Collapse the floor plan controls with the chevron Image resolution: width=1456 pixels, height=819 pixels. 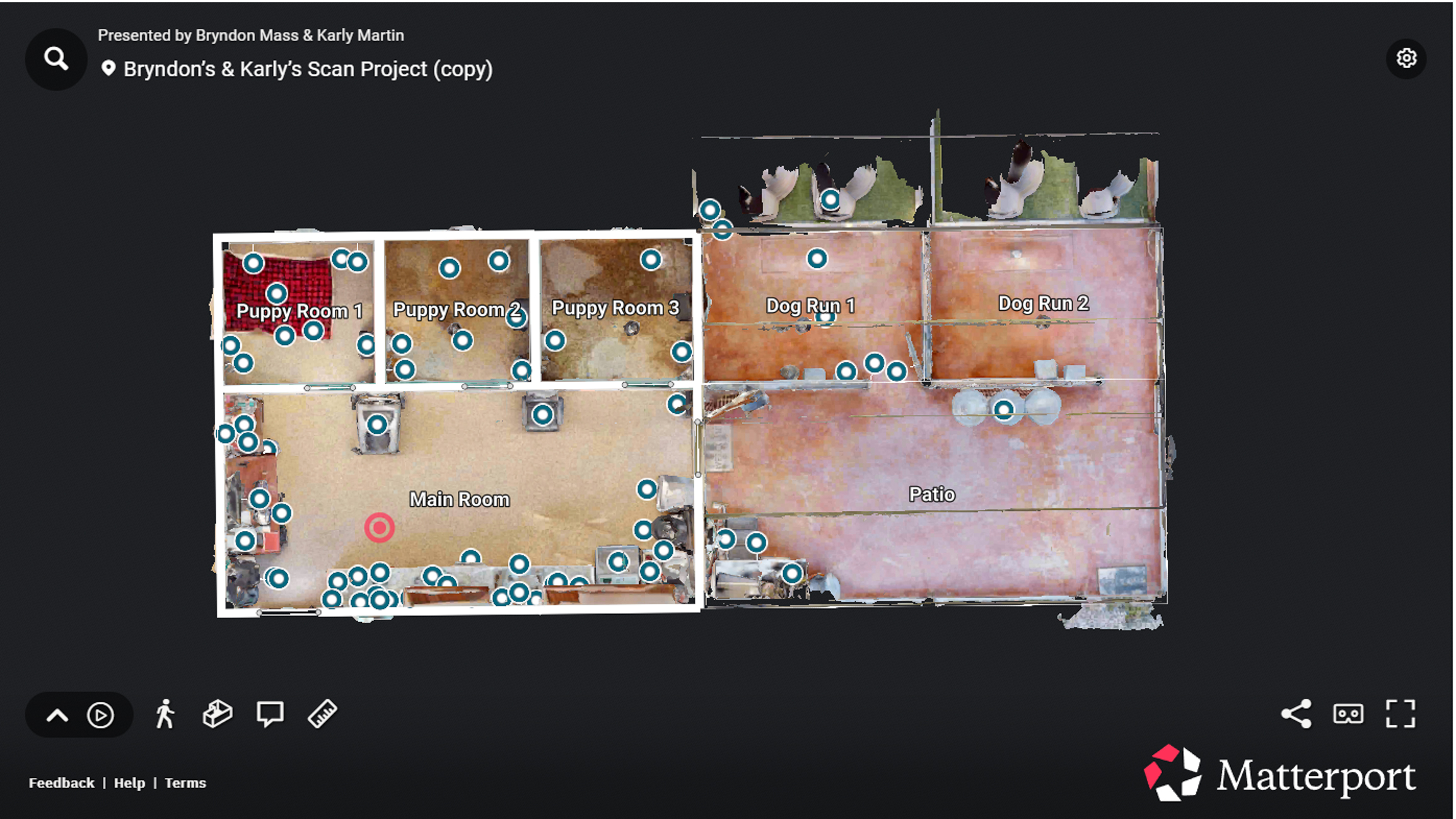(x=57, y=714)
